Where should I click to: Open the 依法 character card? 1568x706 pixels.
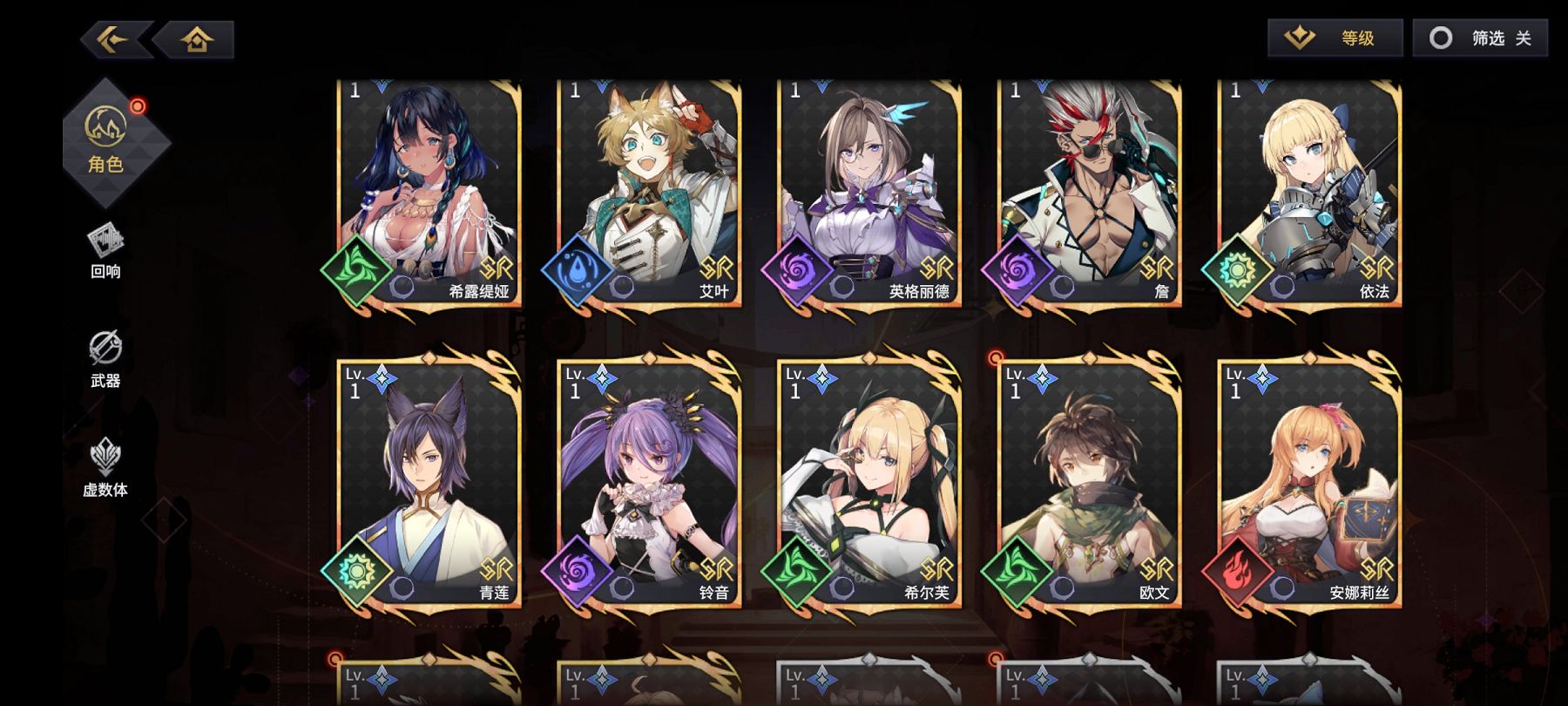(x=1309, y=192)
